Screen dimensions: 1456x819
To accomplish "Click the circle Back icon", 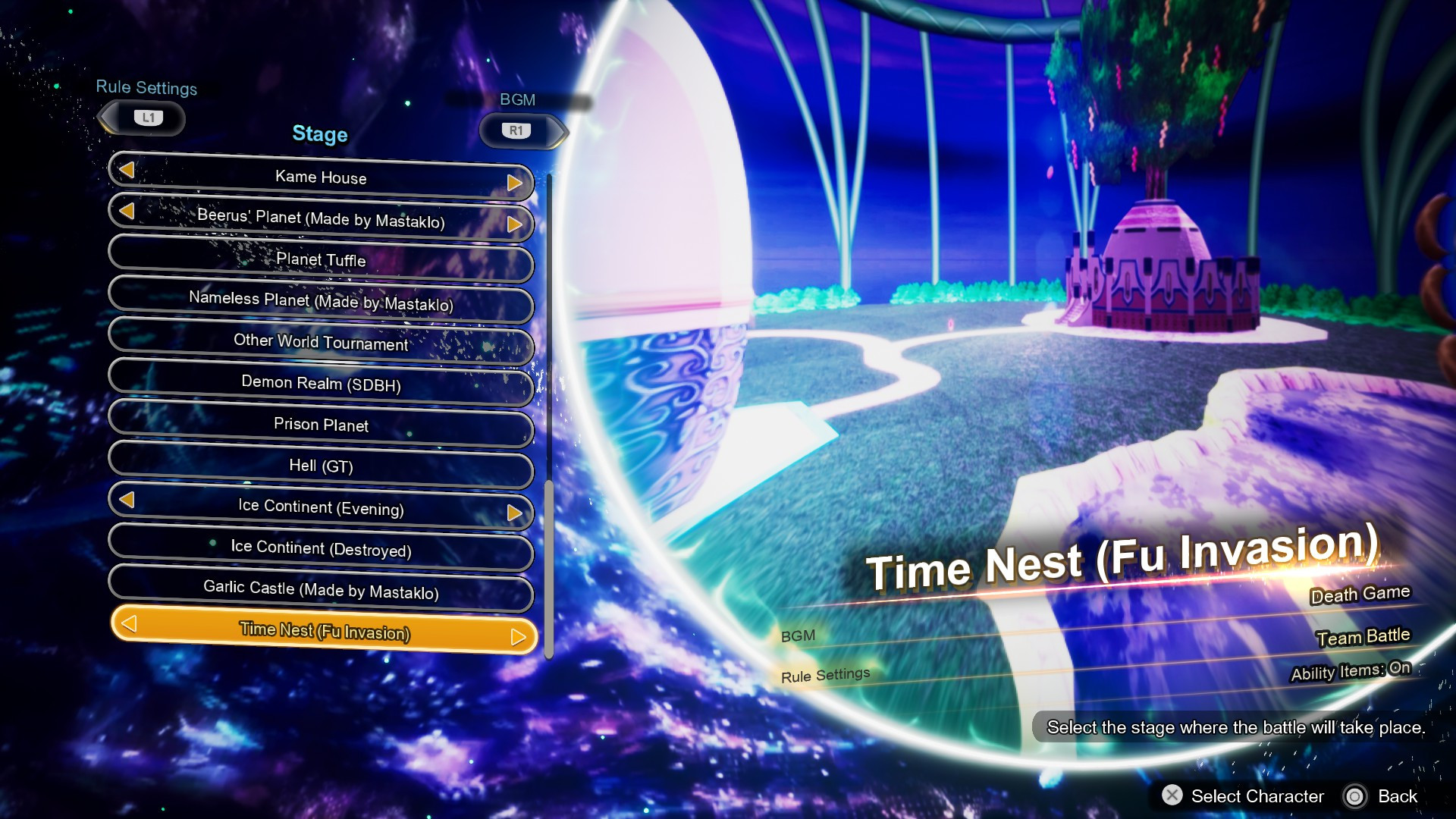I will click(1357, 796).
